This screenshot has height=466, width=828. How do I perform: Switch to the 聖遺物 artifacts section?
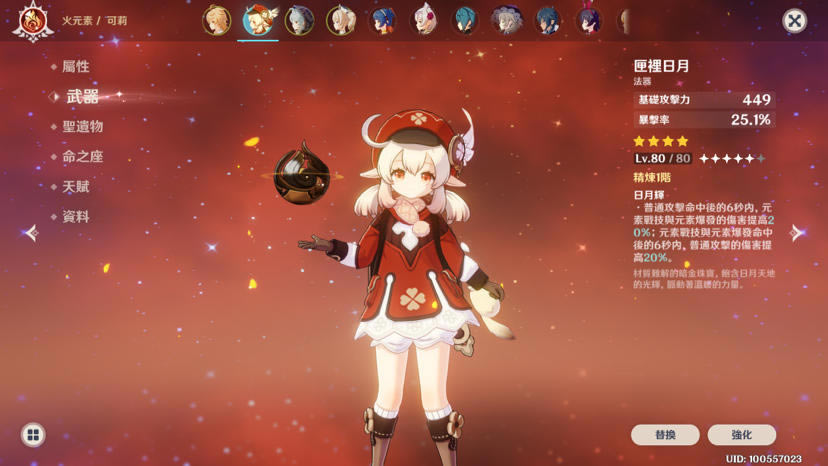(x=82, y=127)
